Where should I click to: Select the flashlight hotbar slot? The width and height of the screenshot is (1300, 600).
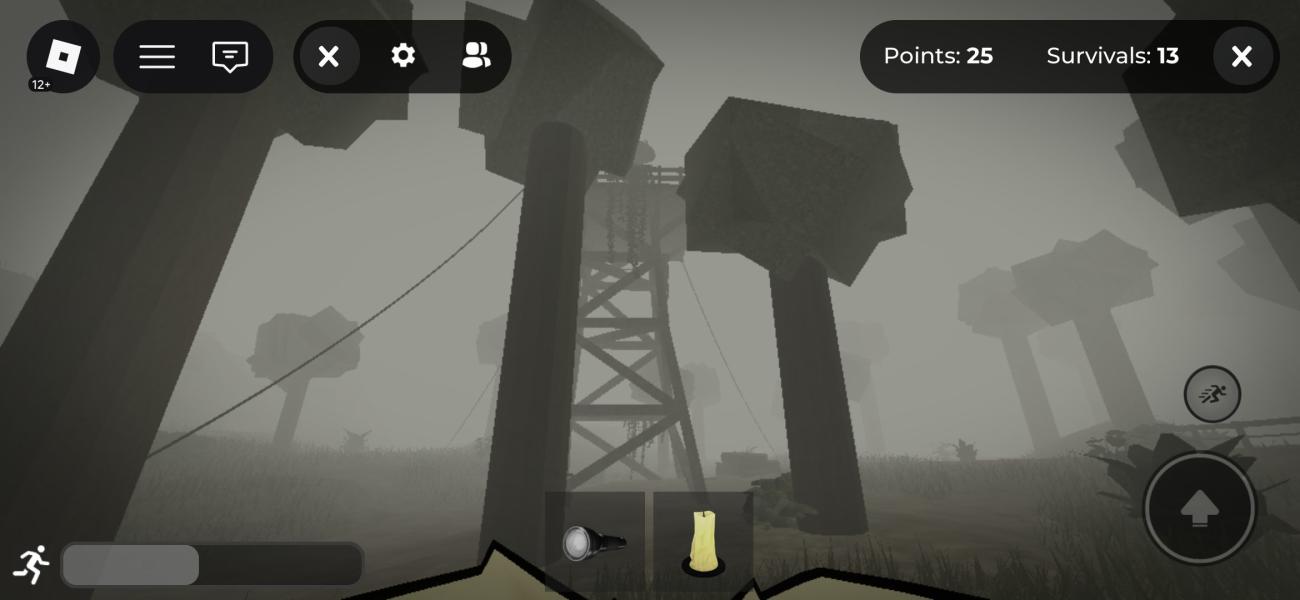595,541
